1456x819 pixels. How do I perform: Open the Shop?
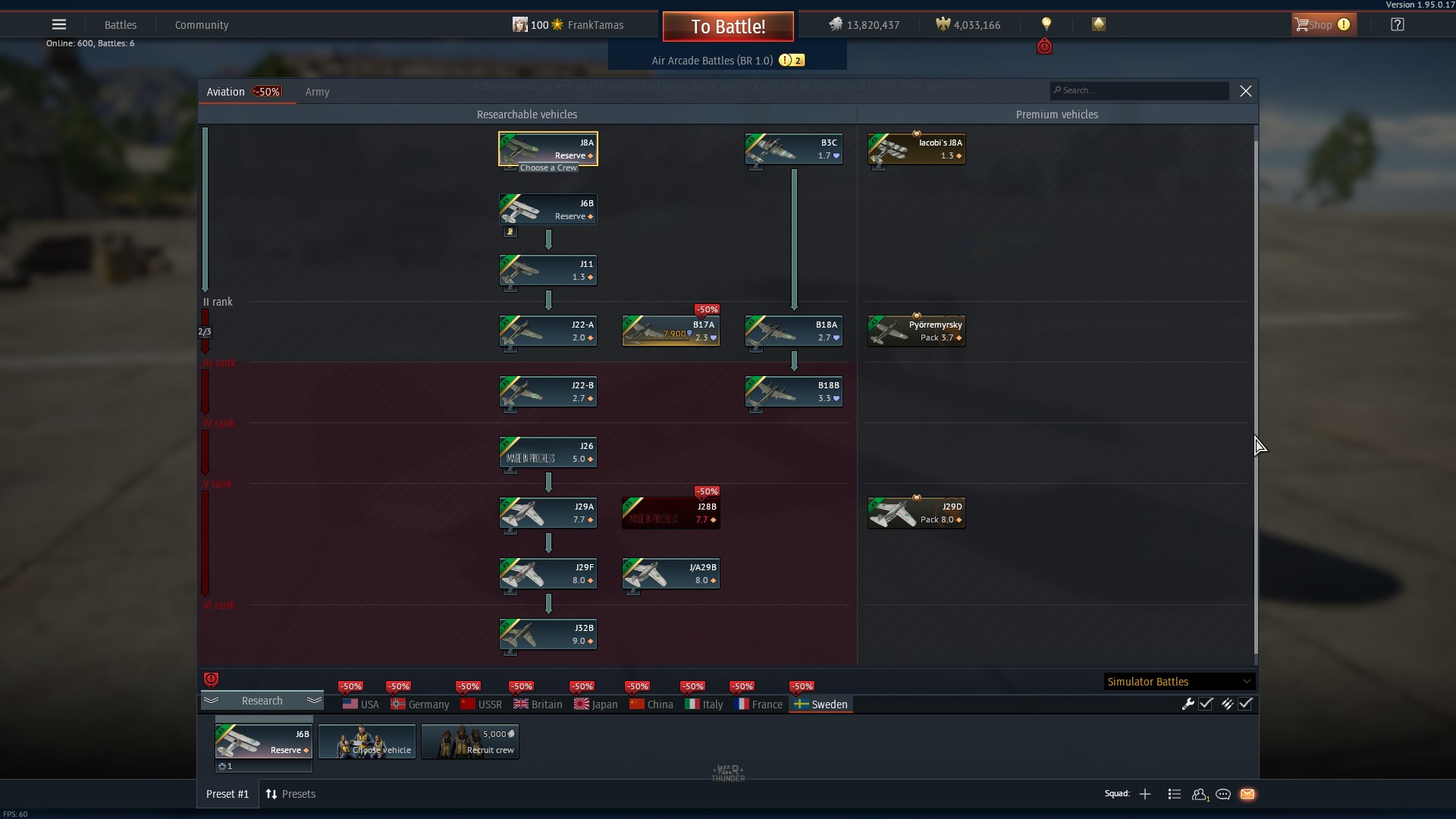tap(1323, 25)
